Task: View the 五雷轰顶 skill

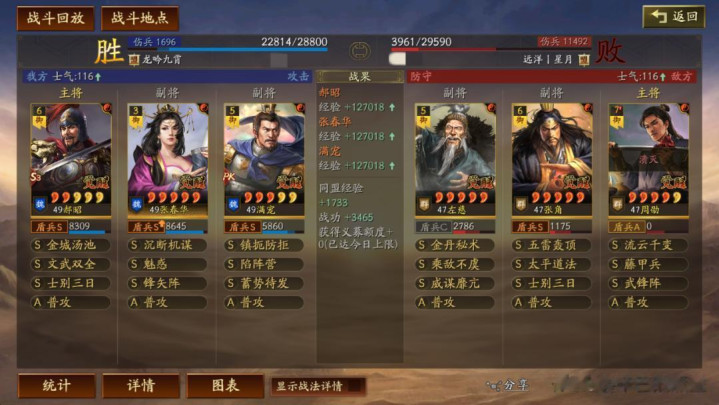Action: pos(552,245)
